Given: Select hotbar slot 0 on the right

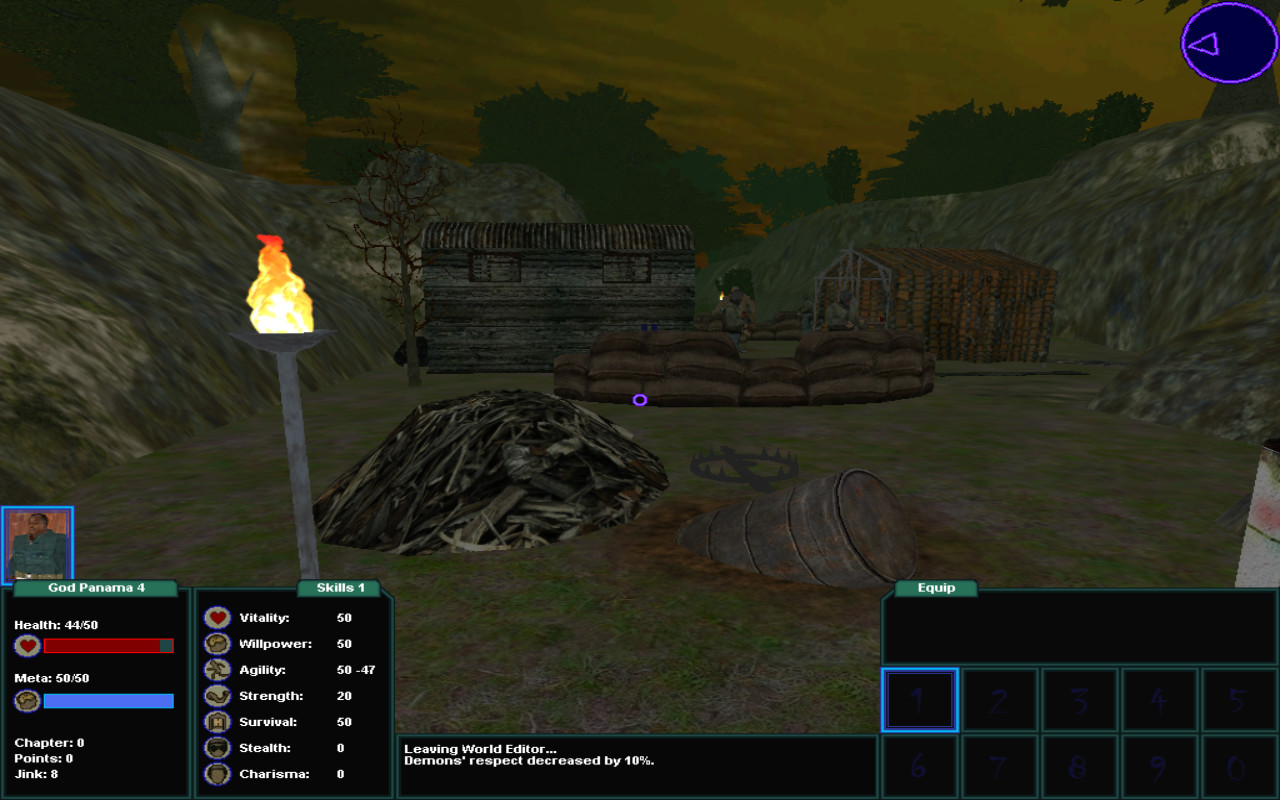Looking at the screenshot, I should pos(1239,765).
